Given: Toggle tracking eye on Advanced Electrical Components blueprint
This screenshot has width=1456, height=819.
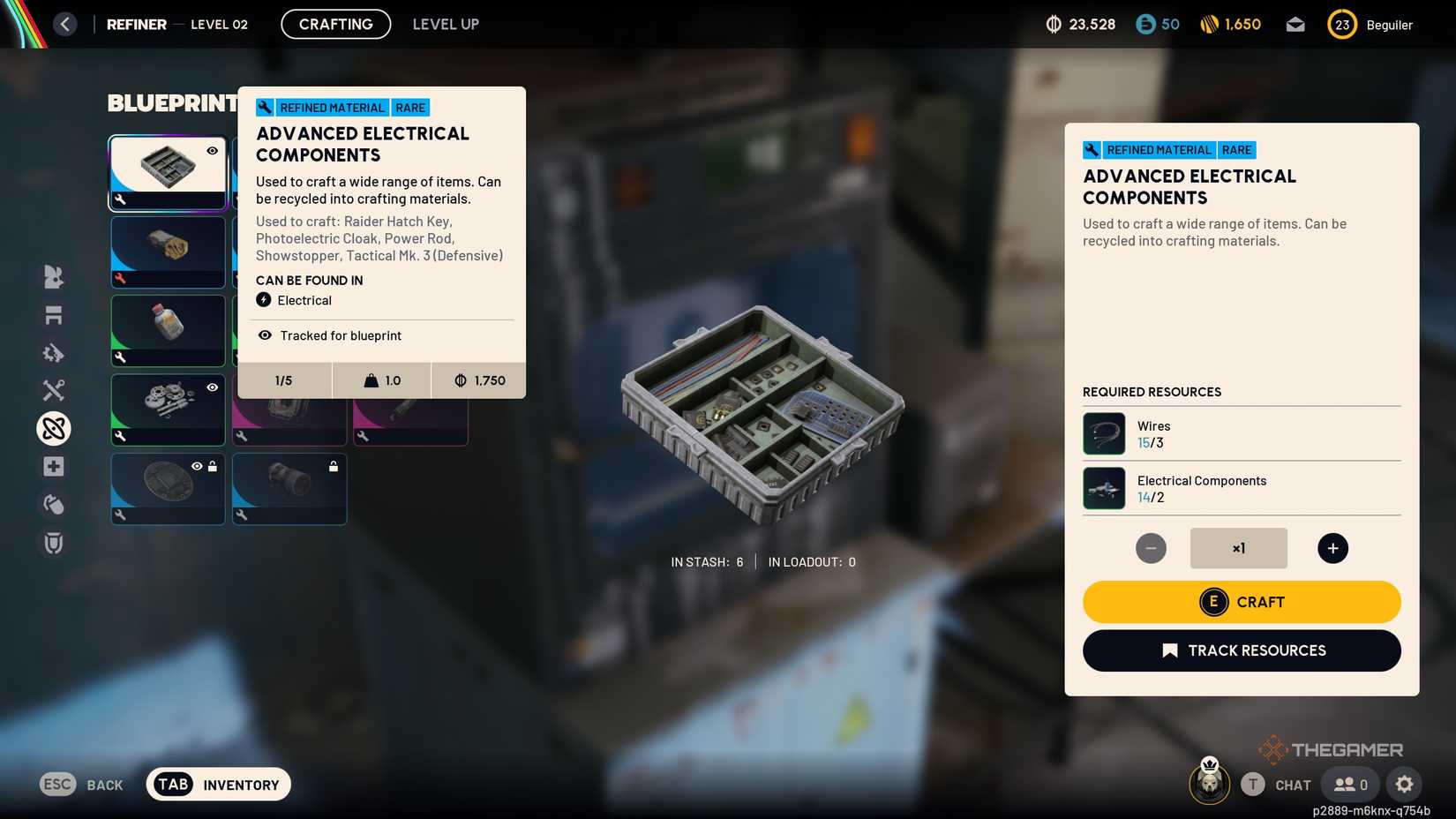Looking at the screenshot, I should point(212,151).
